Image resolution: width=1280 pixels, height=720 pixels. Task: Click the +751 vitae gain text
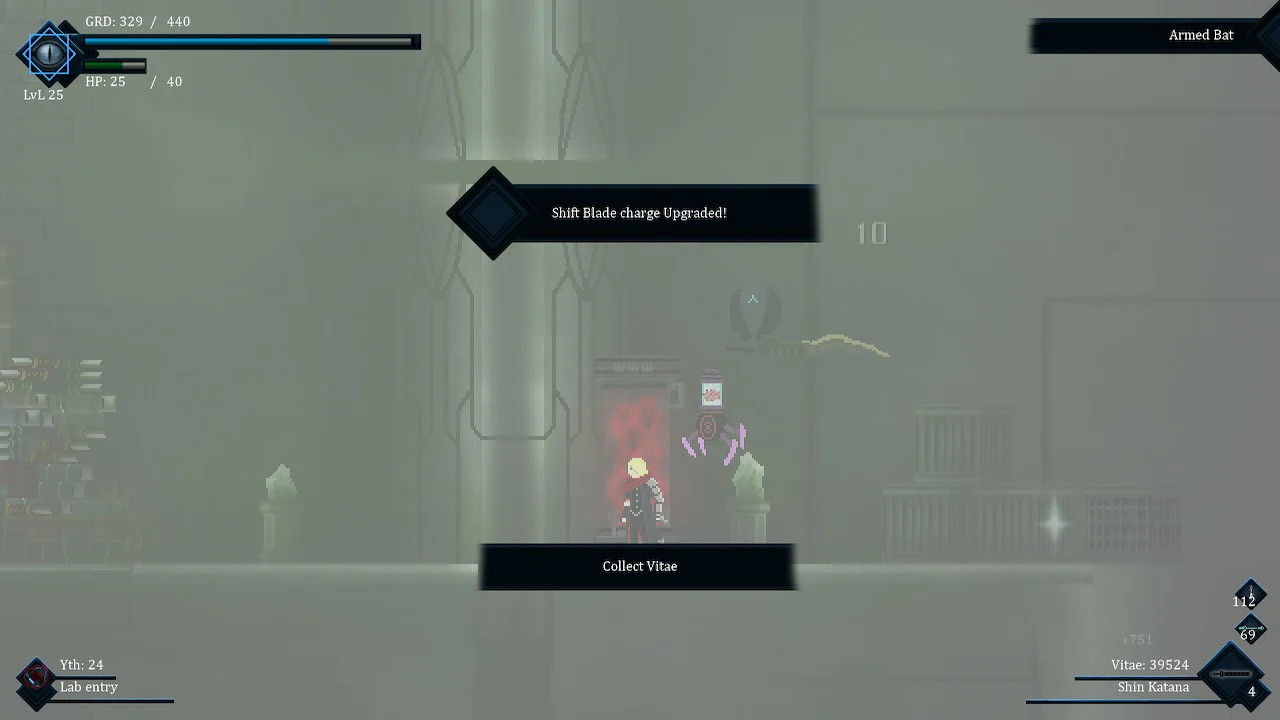click(x=1137, y=638)
